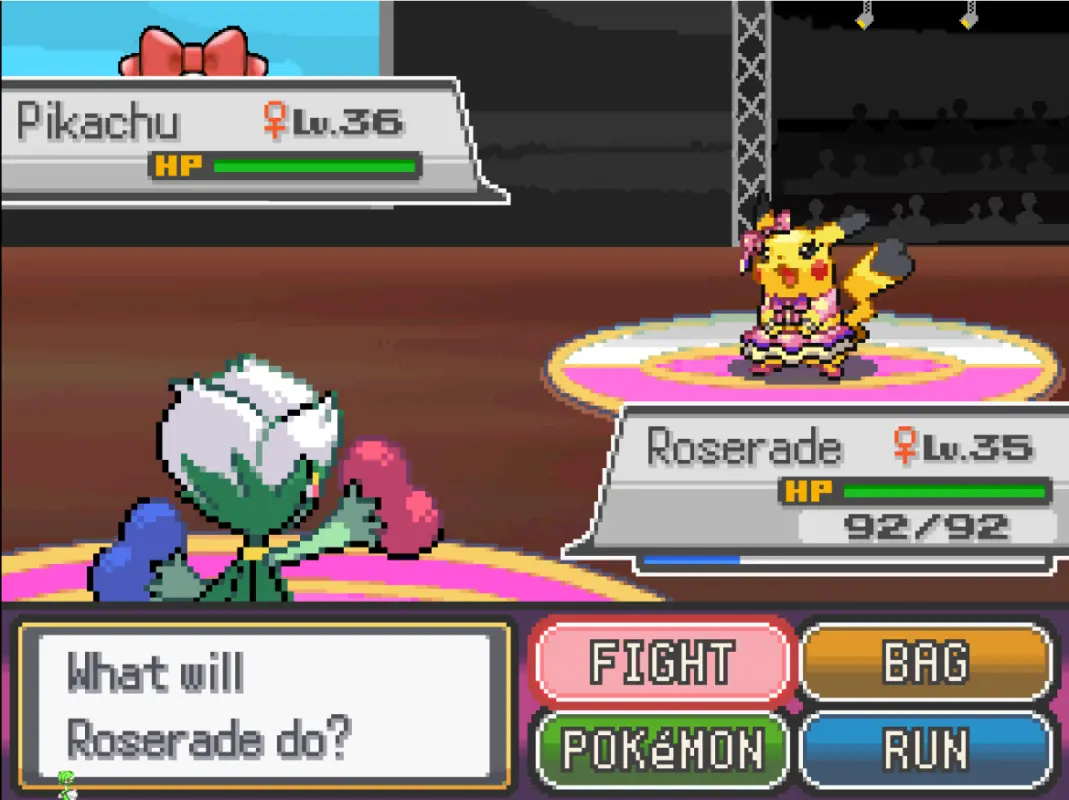Select the FIGHT command
This screenshot has width=1069, height=800.
click(x=662, y=662)
